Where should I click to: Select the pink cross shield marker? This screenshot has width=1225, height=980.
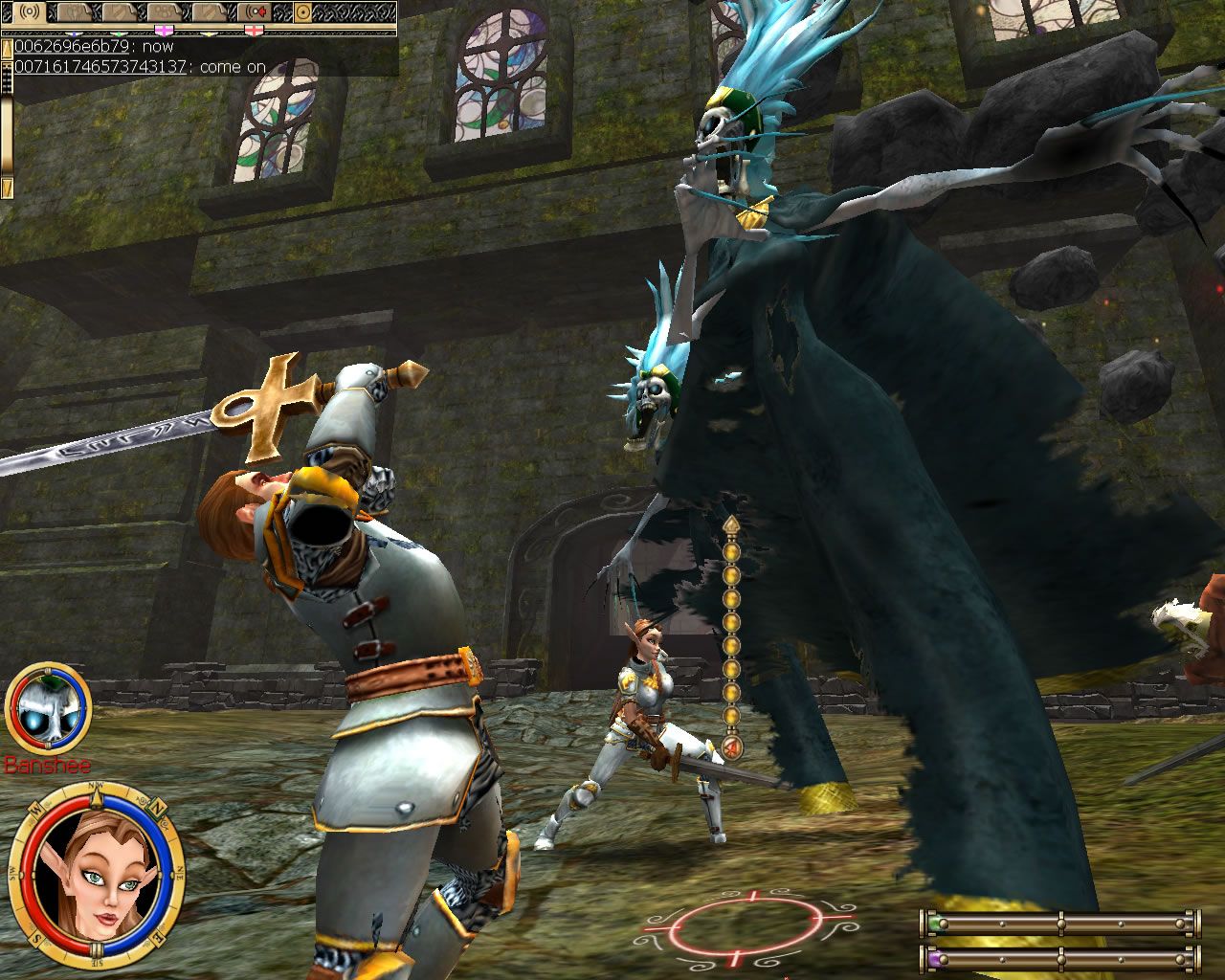click(x=163, y=31)
